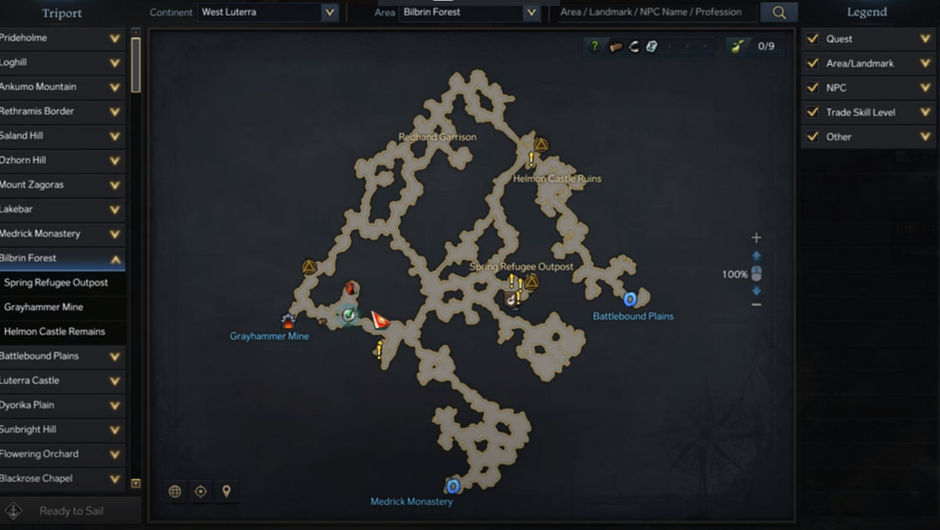940x530 pixels.
Task: Zoom out the map with the minus button
Action: coord(756,305)
